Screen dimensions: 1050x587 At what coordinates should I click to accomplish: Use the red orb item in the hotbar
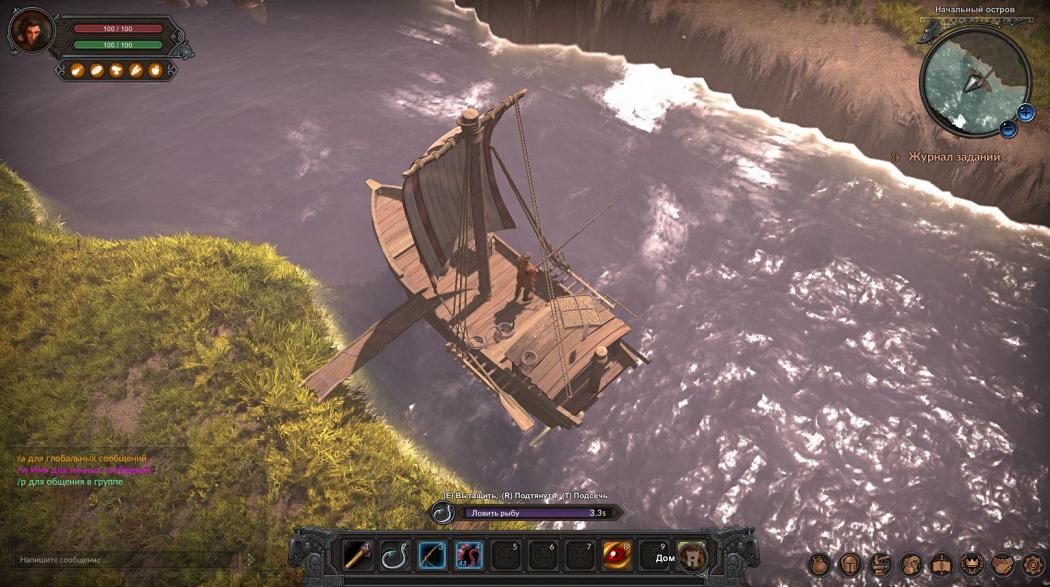tap(616, 555)
